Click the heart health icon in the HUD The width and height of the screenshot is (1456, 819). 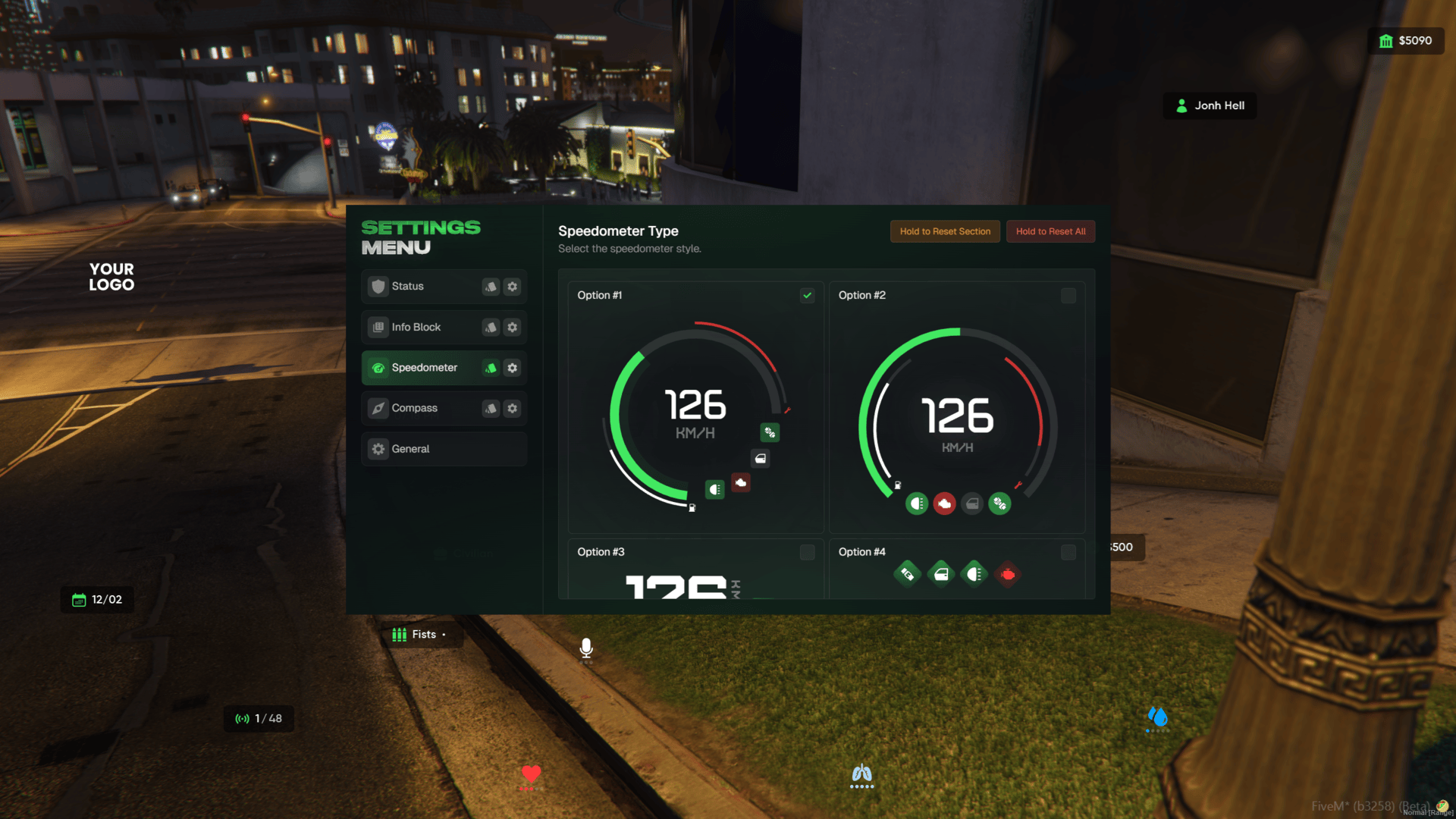coord(529,774)
